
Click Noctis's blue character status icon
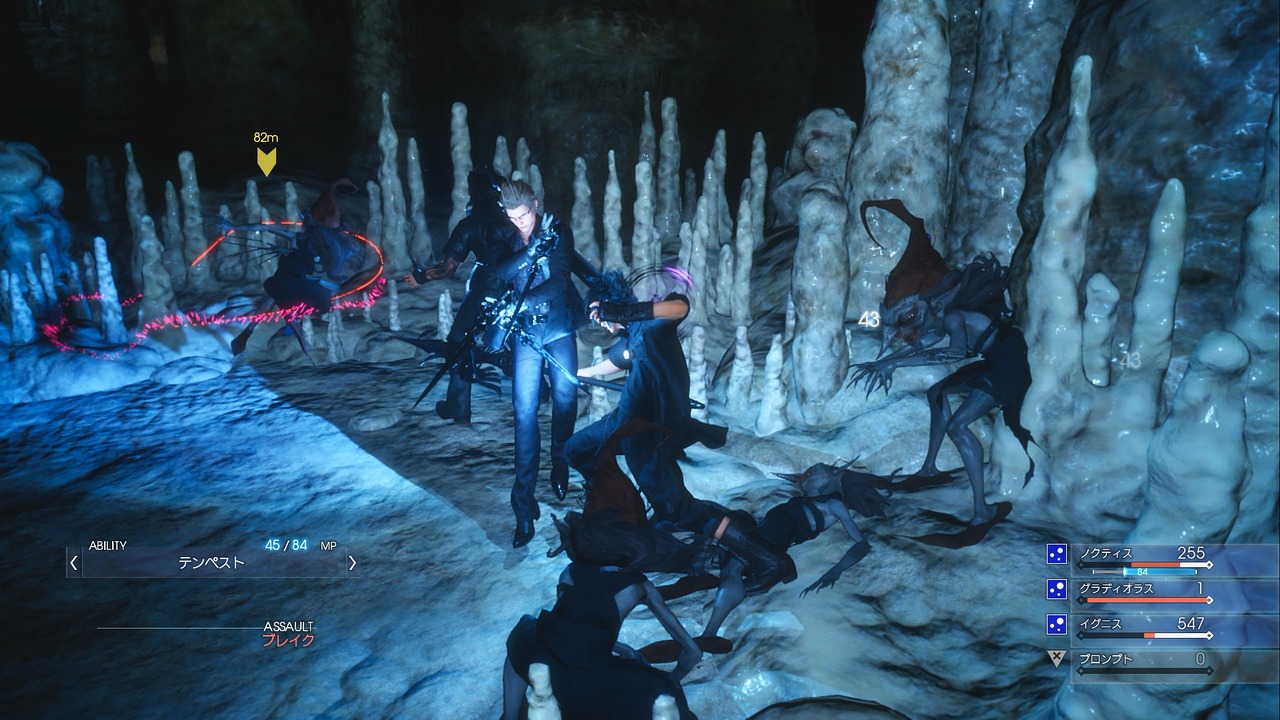tap(1056, 552)
